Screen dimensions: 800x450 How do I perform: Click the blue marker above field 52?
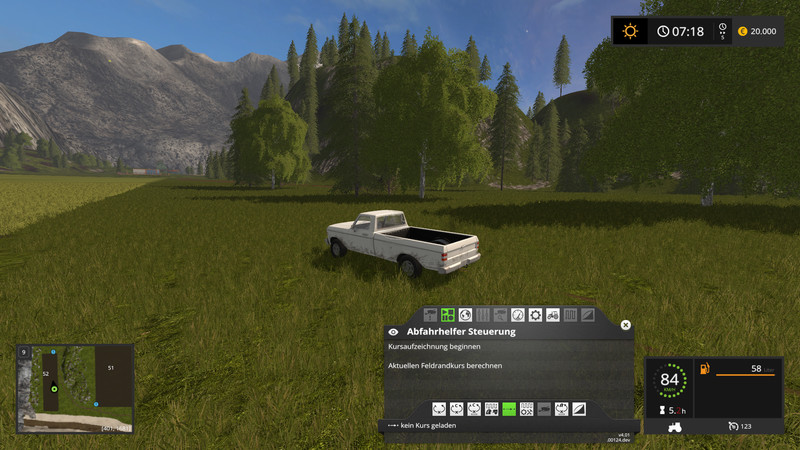click(52, 353)
